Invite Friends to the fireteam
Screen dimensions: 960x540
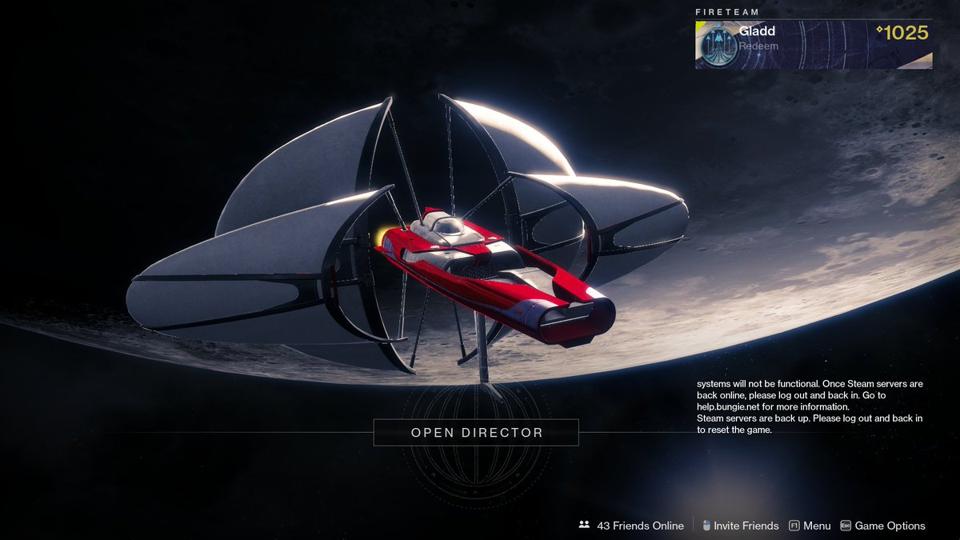[x=740, y=525]
